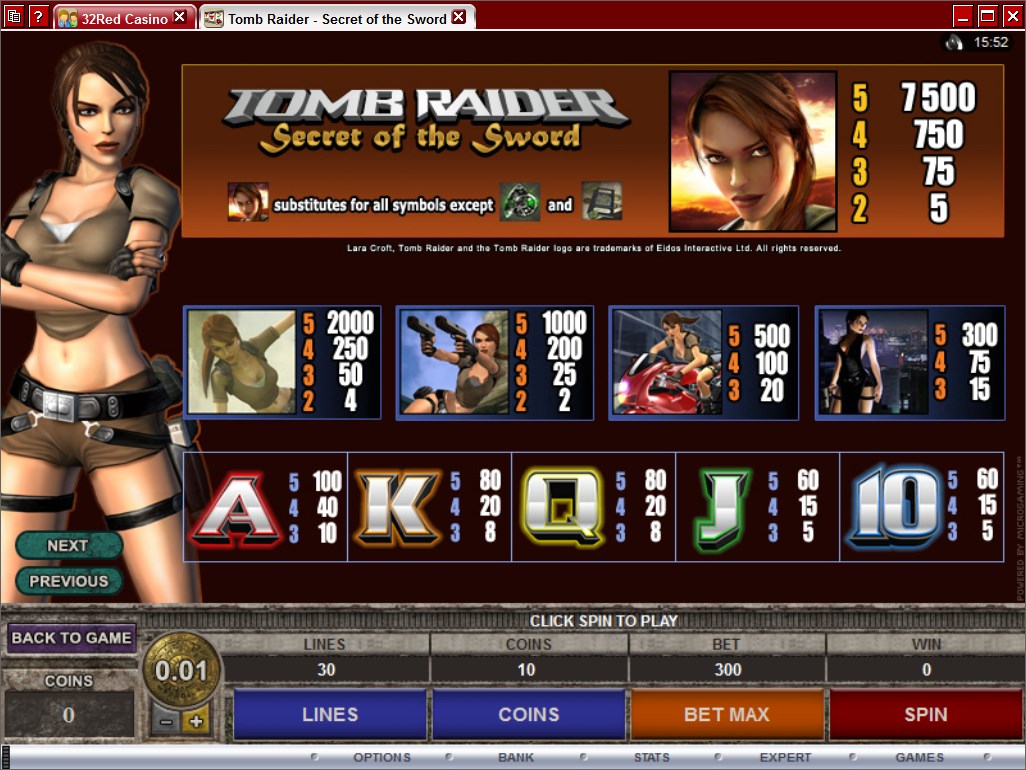Activate Bet Max
The width and height of the screenshot is (1026, 770).
[727, 714]
